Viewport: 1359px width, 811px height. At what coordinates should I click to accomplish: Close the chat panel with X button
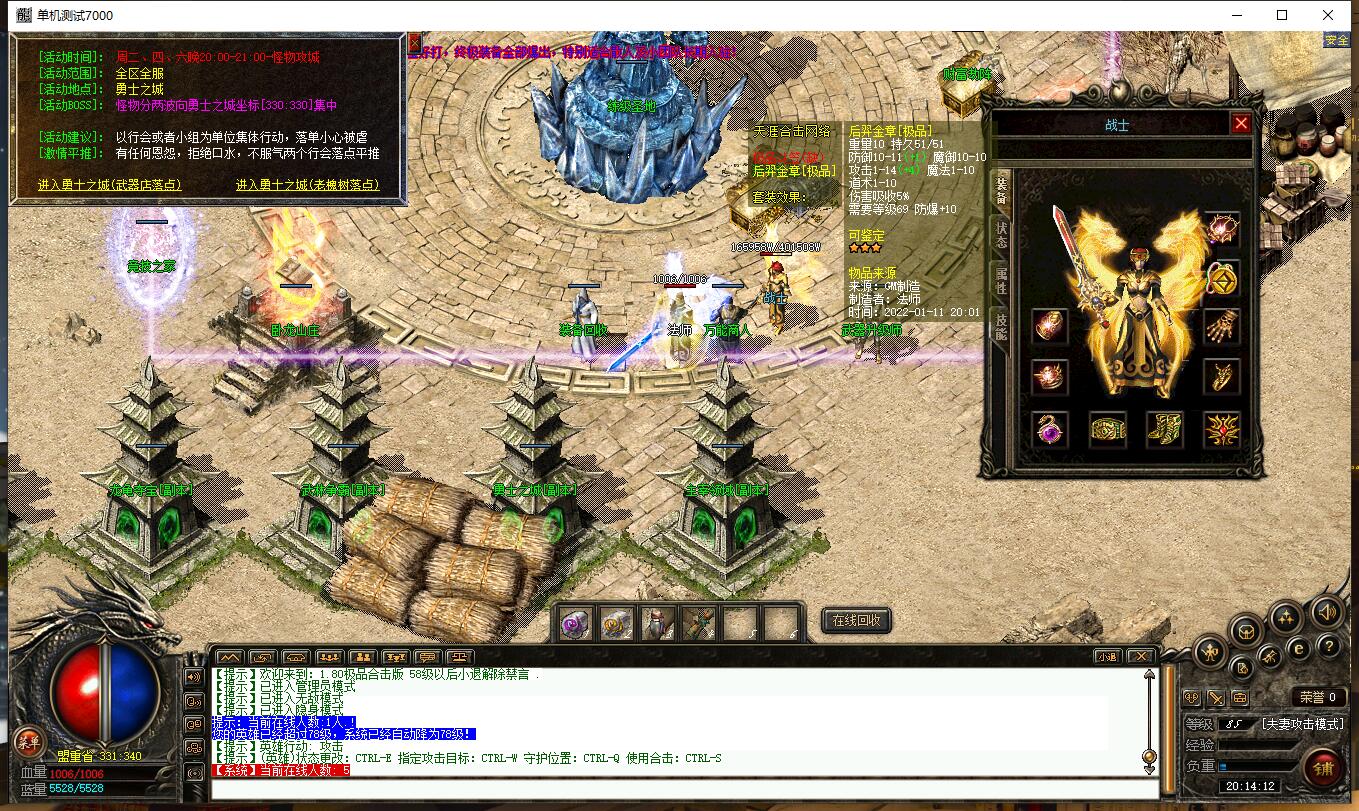click(x=1138, y=657)
